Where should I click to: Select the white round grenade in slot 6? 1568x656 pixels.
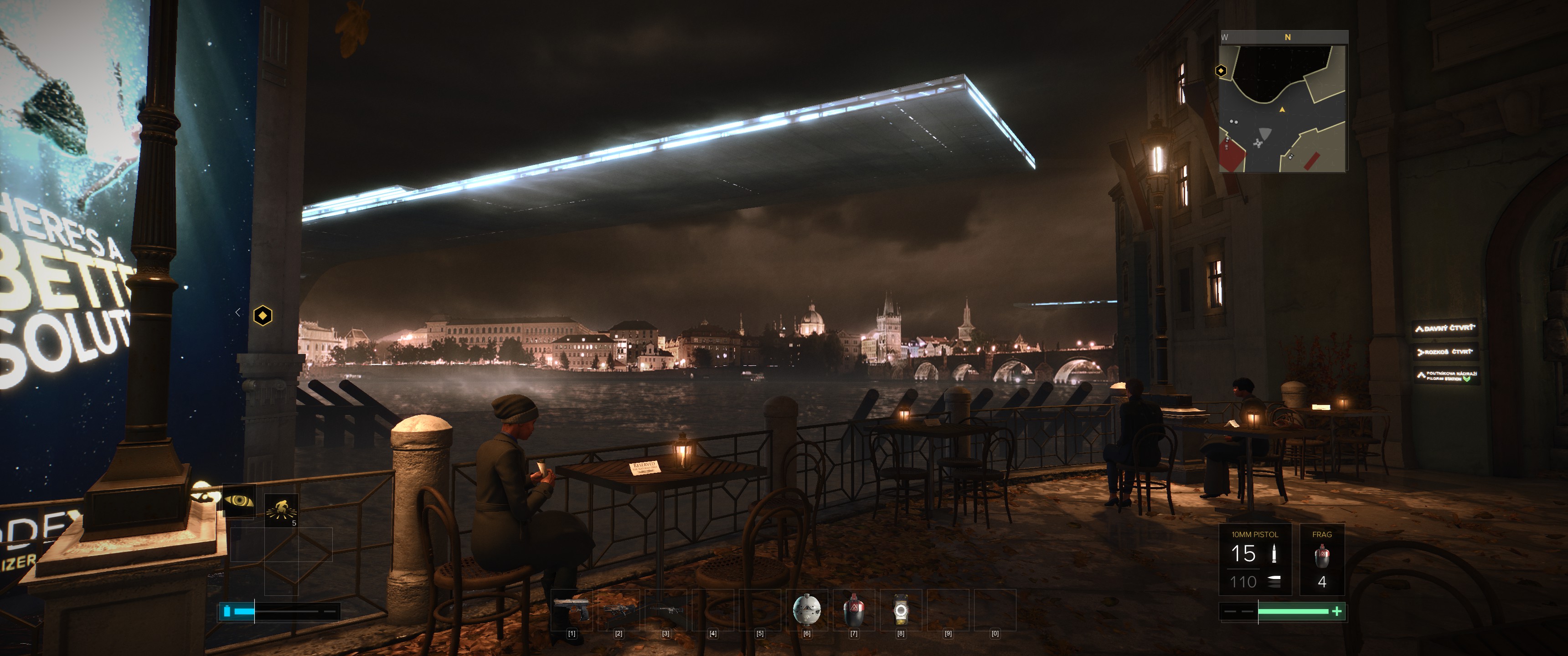(806, 610)
